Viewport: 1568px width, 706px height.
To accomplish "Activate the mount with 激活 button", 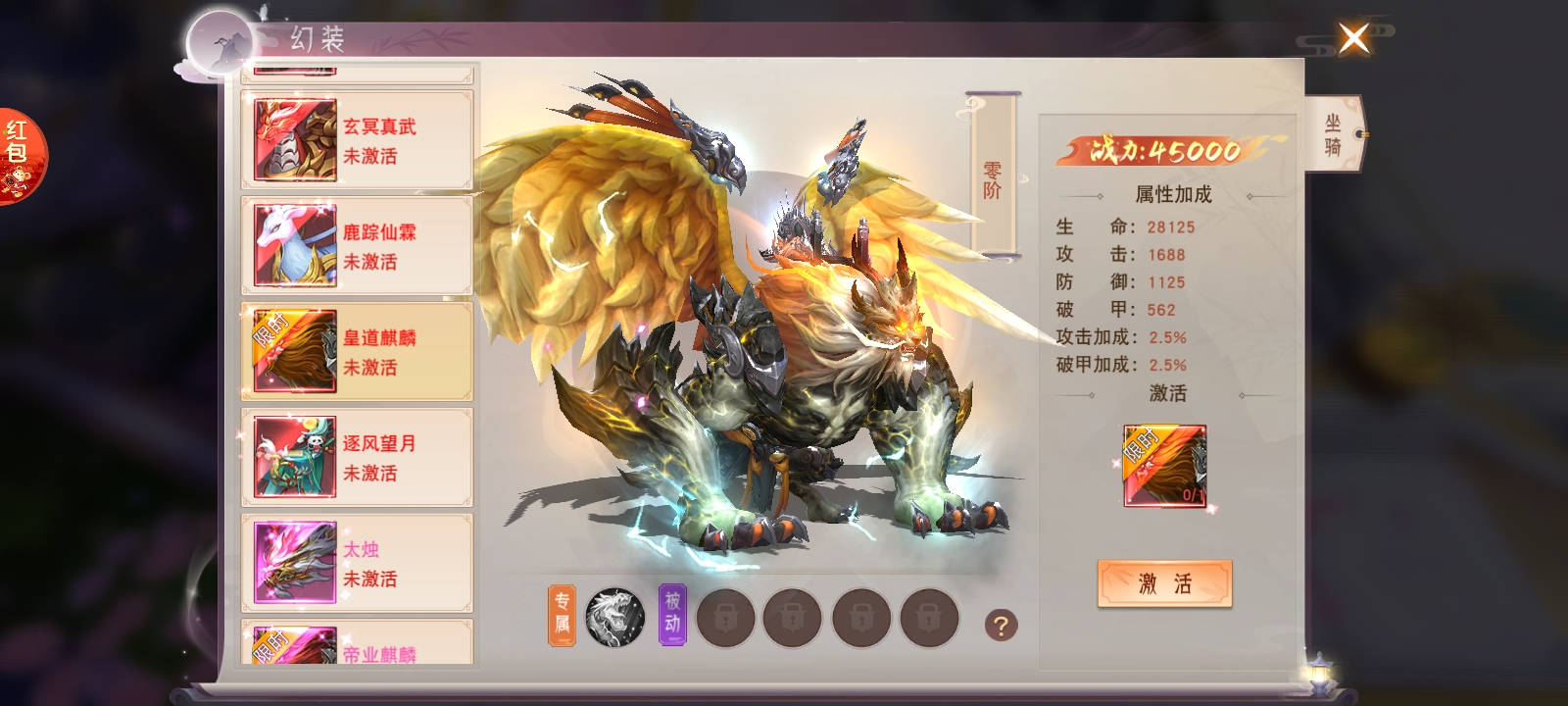I will click(1164, 584).
